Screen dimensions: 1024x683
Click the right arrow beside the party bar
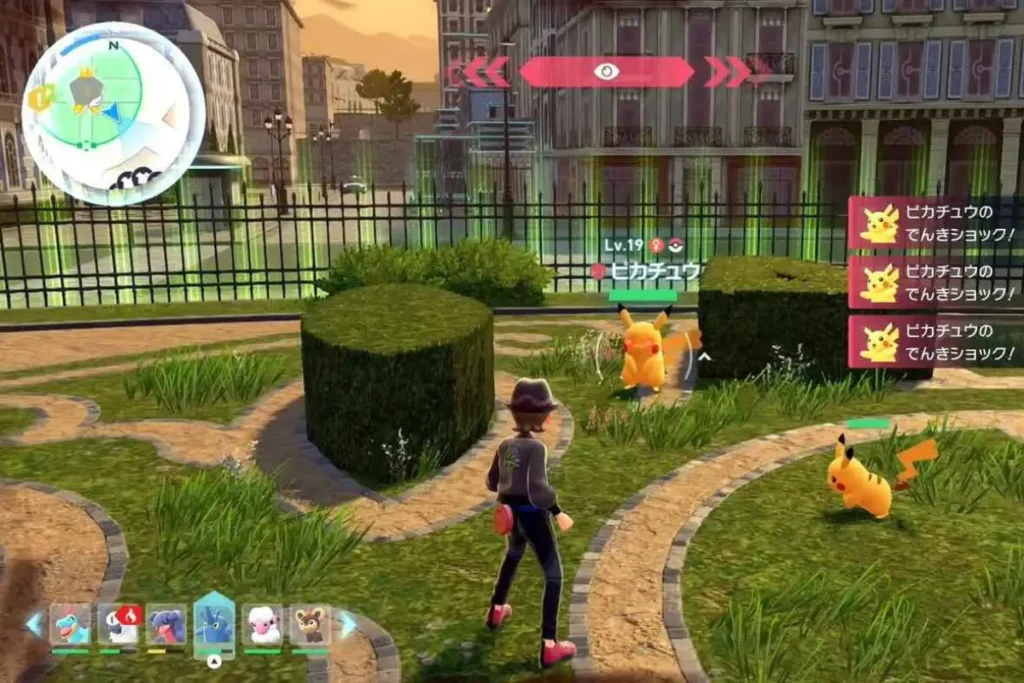pos(346,624)
